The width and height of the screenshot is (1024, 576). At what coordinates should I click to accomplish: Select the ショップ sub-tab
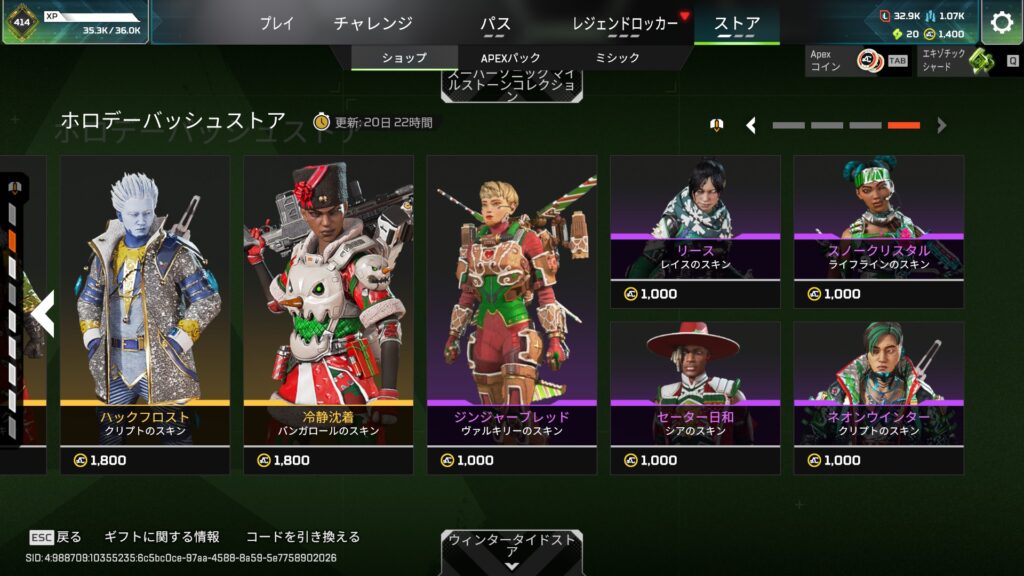point(404,58)
